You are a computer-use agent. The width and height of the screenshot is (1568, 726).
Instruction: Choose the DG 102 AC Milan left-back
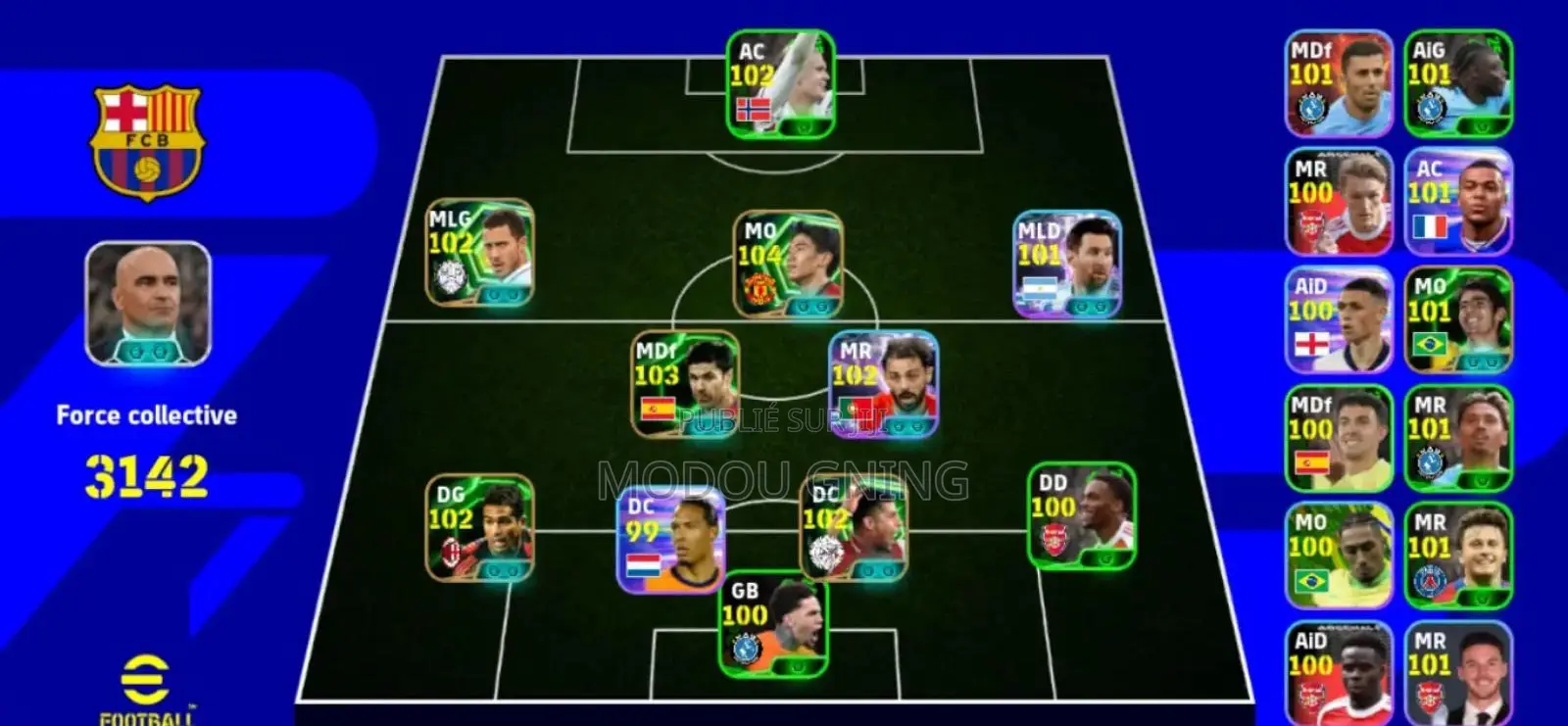480,528
